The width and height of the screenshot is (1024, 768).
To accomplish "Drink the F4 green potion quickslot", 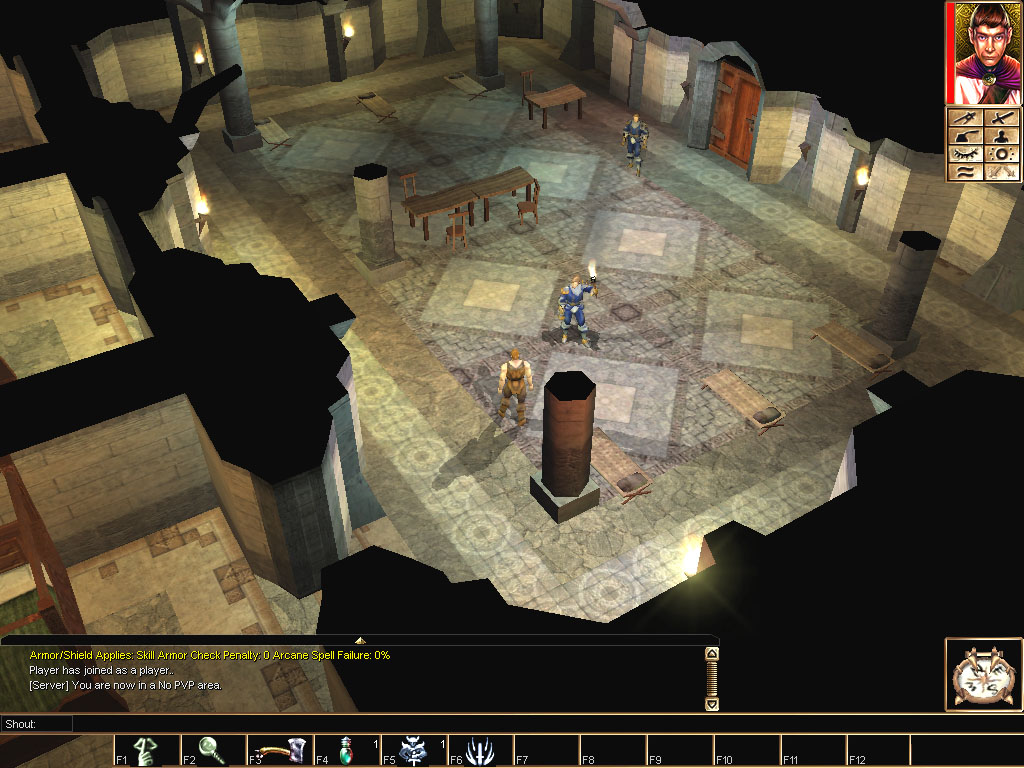I will 346,751.
